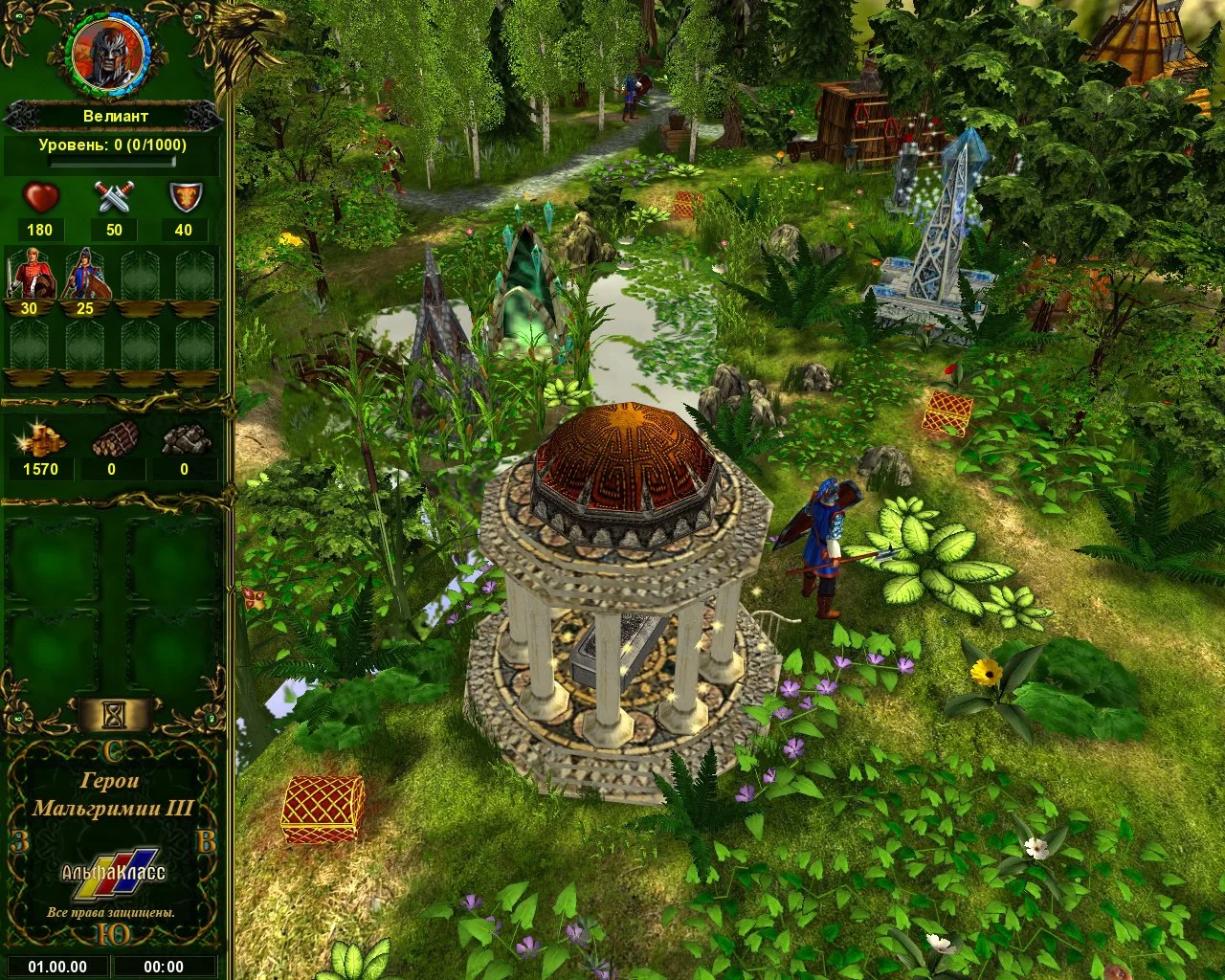Choose the blue spearman unit stack
1225x980 pixels.
(85, 275)
